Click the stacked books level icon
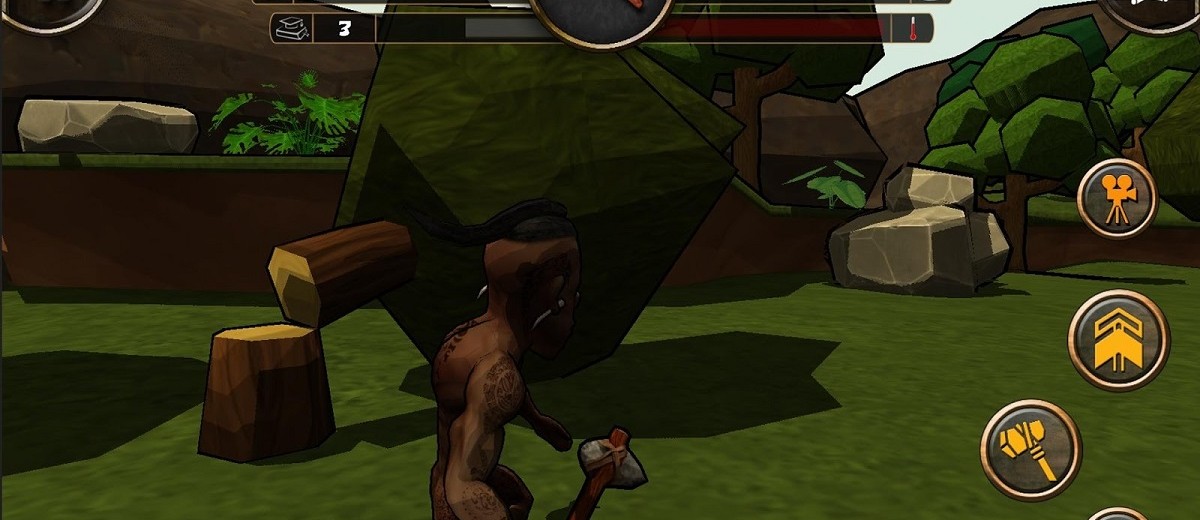Viewport: 1200px width, 520px height. click(291, 28)
